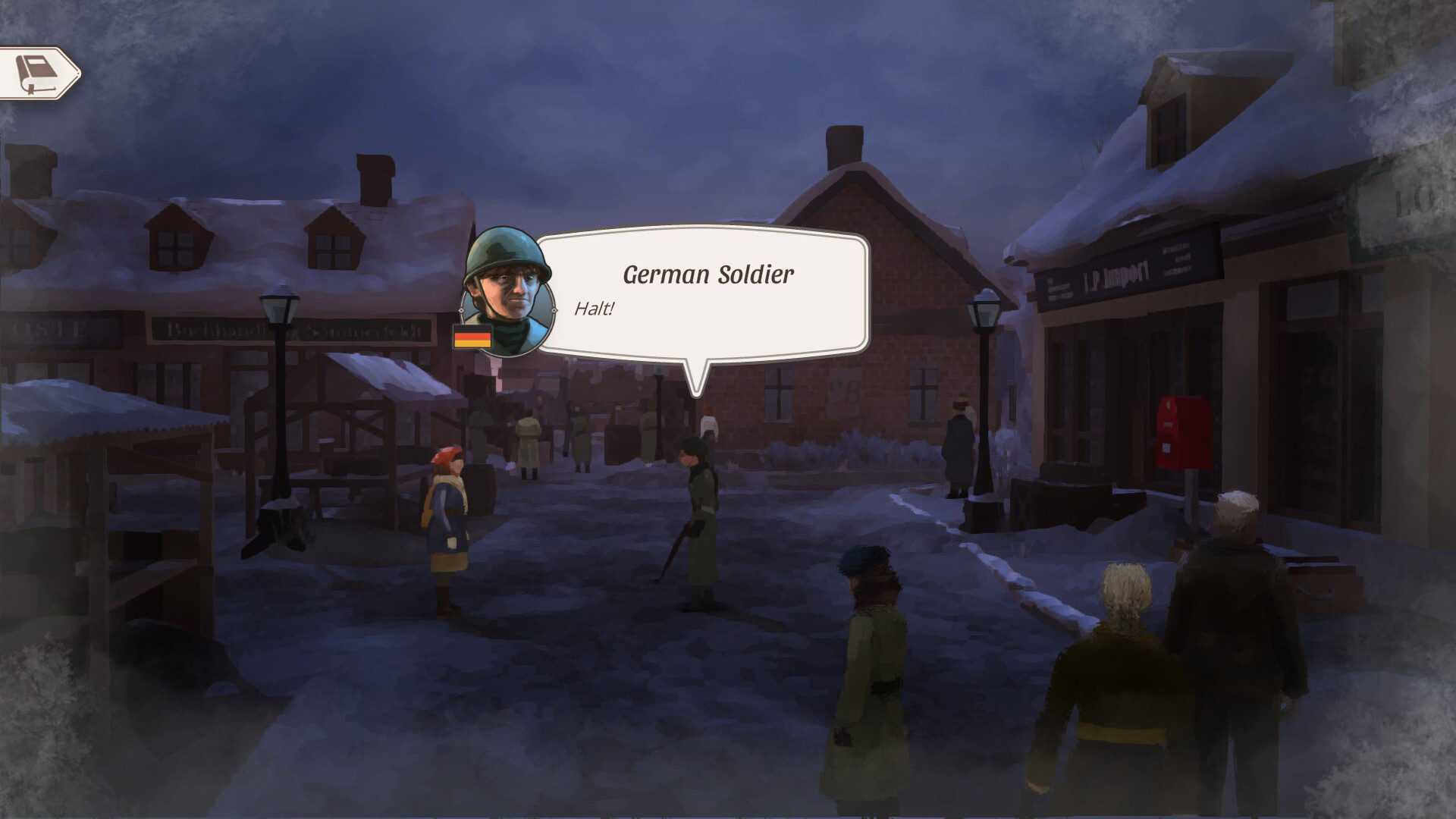Select the Buchhandlung Sommerfeldt shop sign

[296, 328]
